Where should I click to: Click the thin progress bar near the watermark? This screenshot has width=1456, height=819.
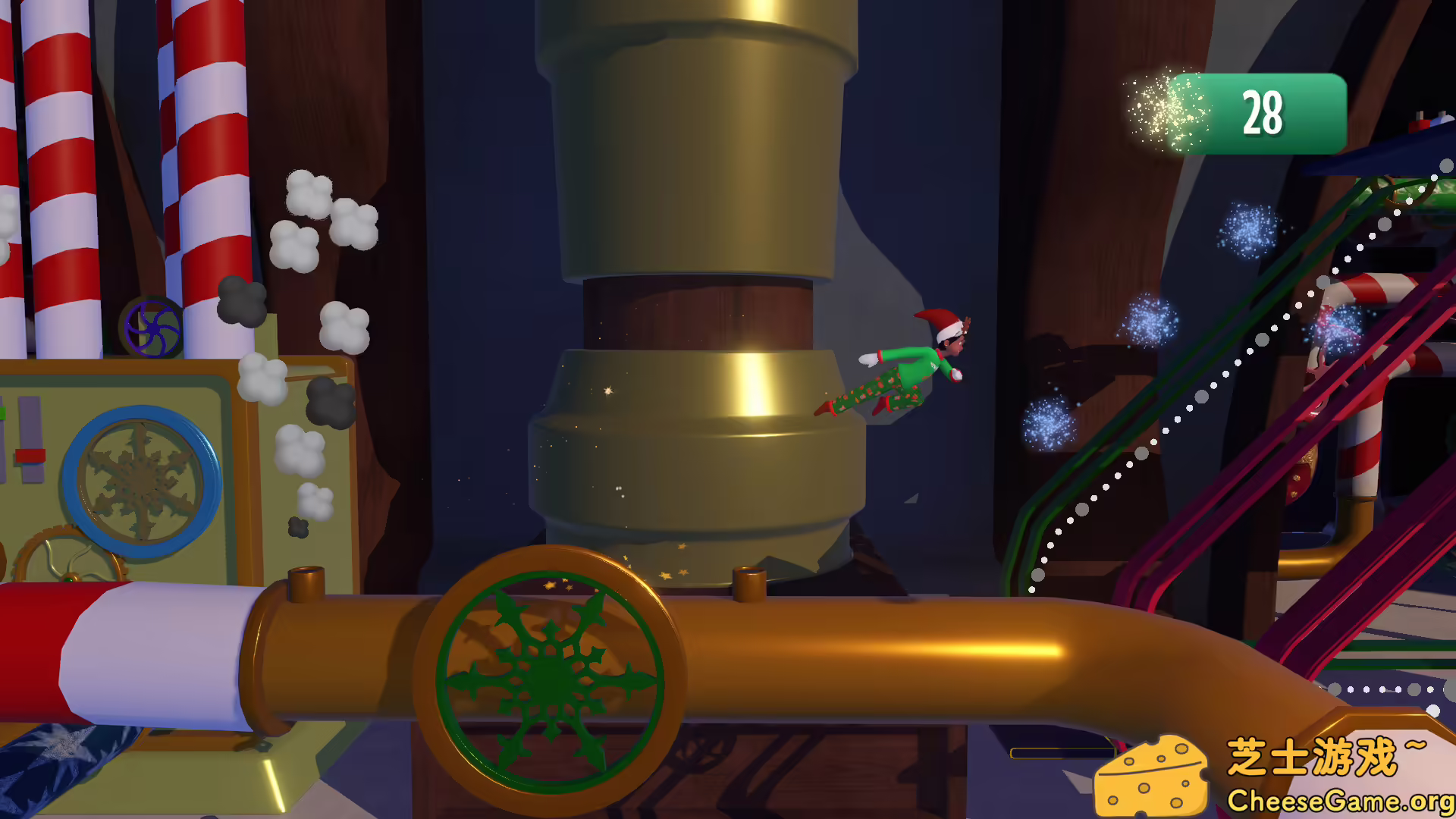1062,752
